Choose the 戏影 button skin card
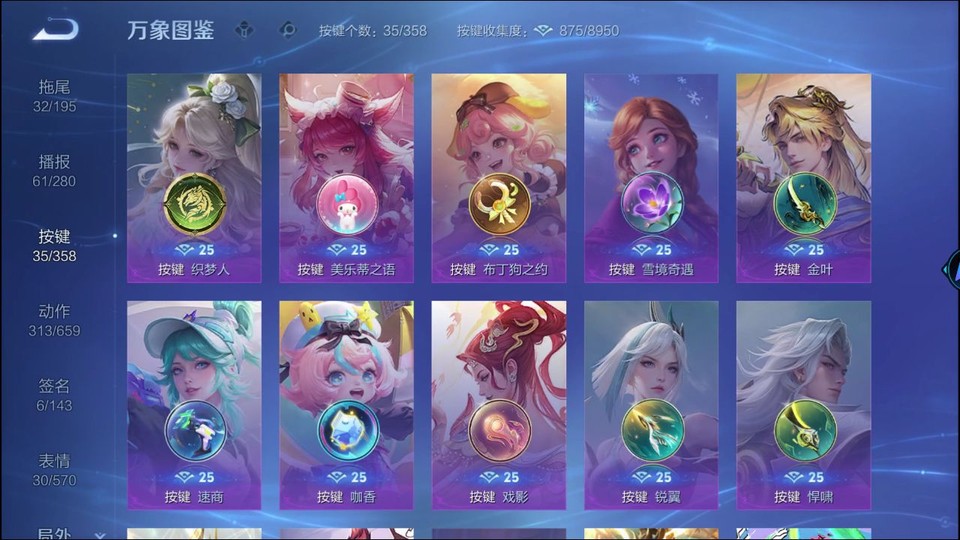Image resolution: width=960 pixels, height=540 pixels. pyautogui.click(x=499, y=405)
